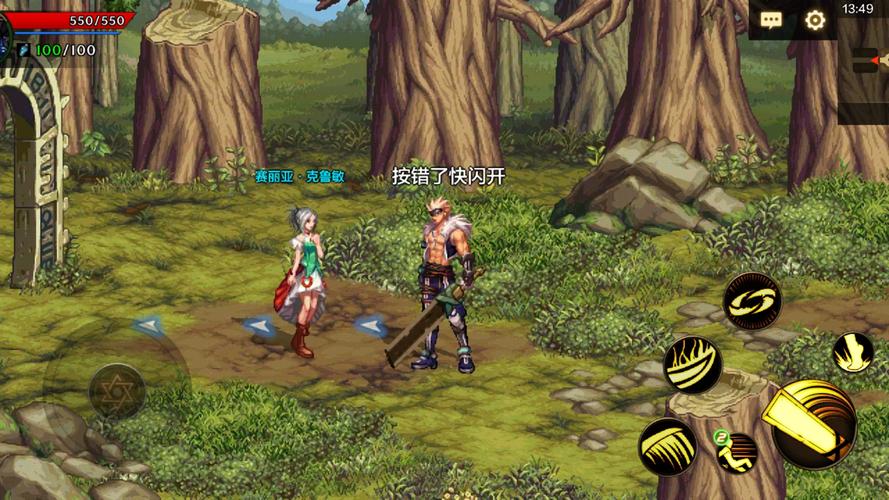Use the flaming wave slash skill
Image resolution: width=889 pixels, height=500 pixels.
tap(692, 365)
